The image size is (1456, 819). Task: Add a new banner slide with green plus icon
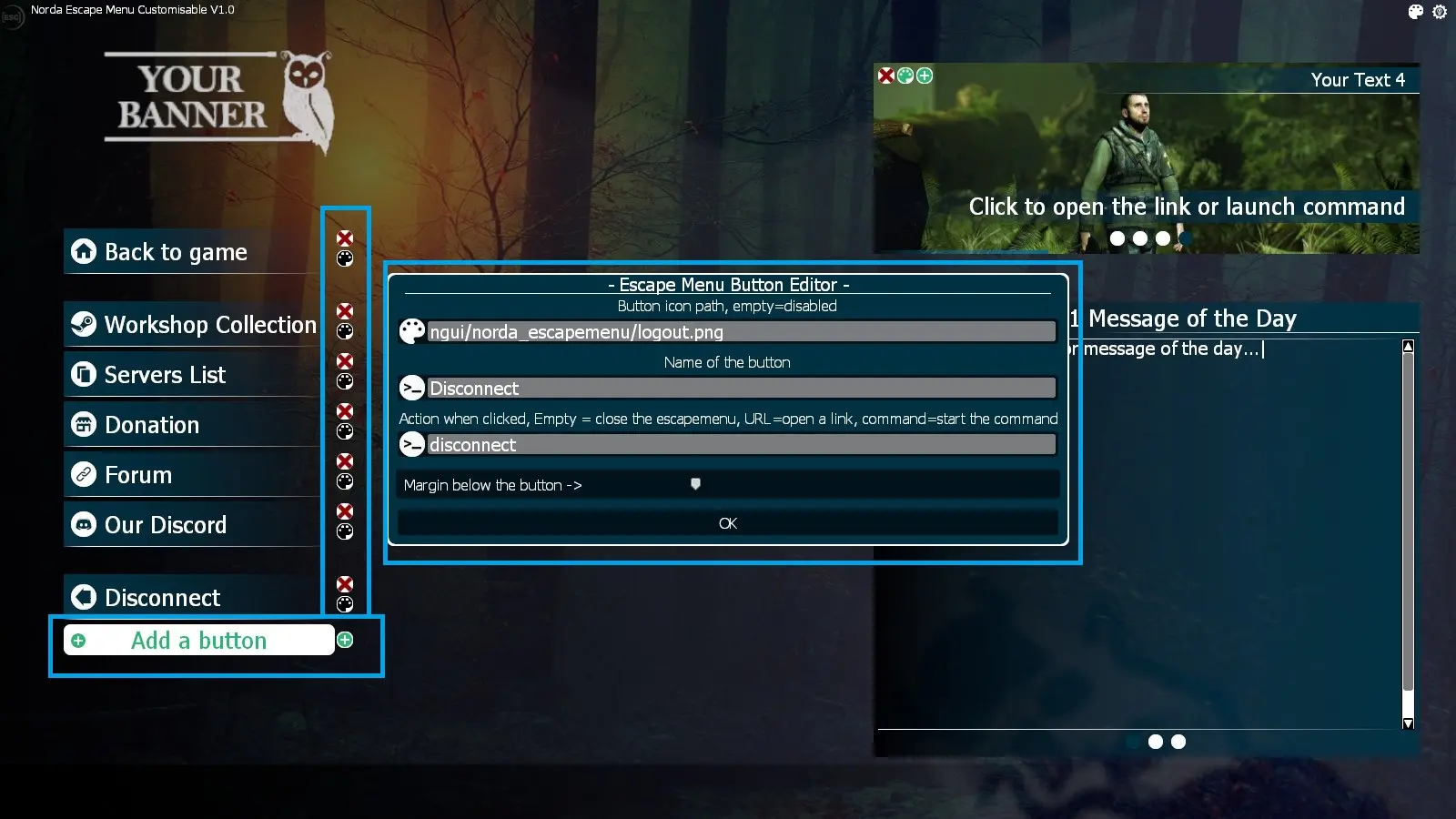(x=923, y=76)
